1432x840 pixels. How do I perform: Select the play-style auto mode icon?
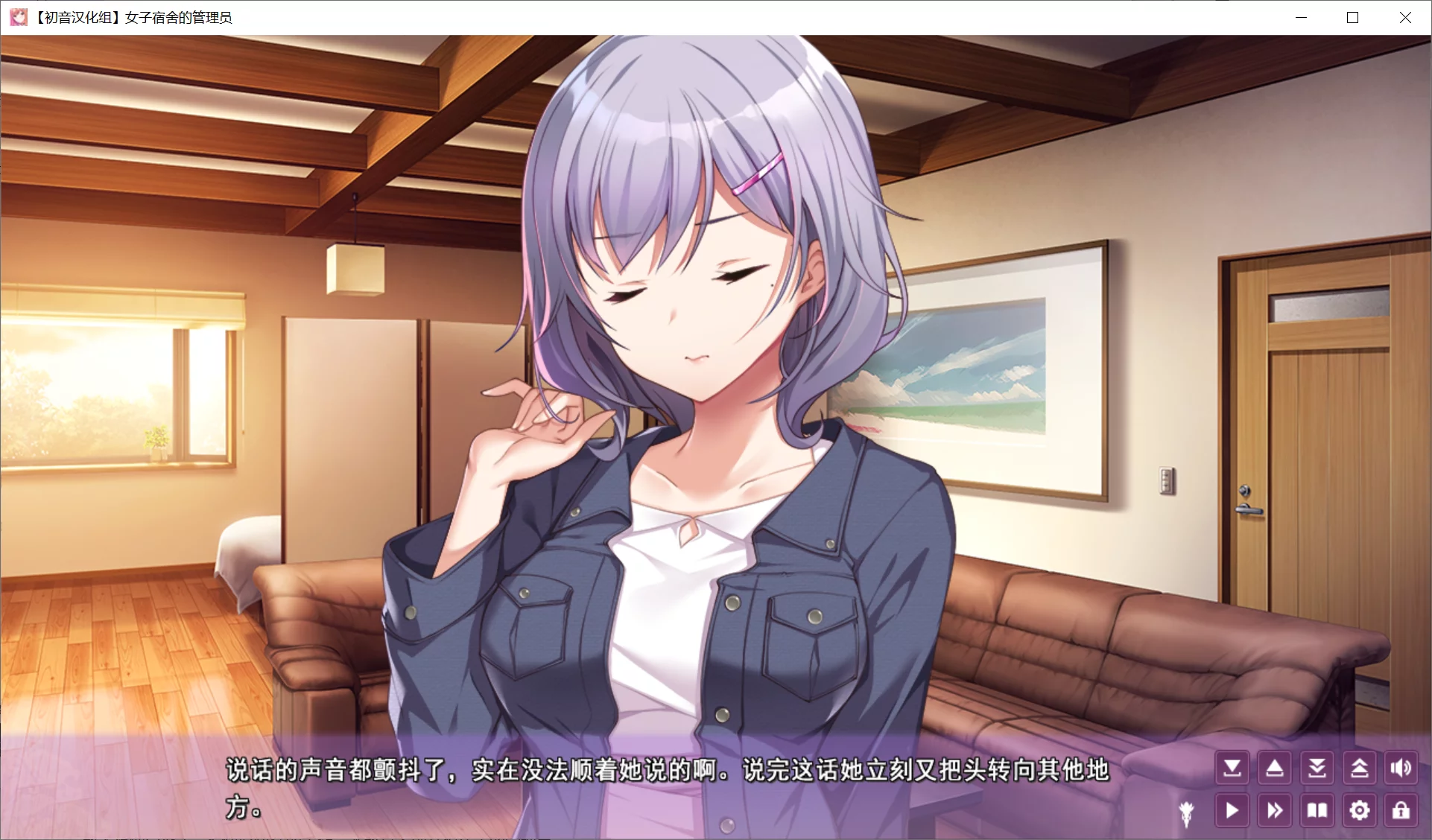tap(1232, 811)
